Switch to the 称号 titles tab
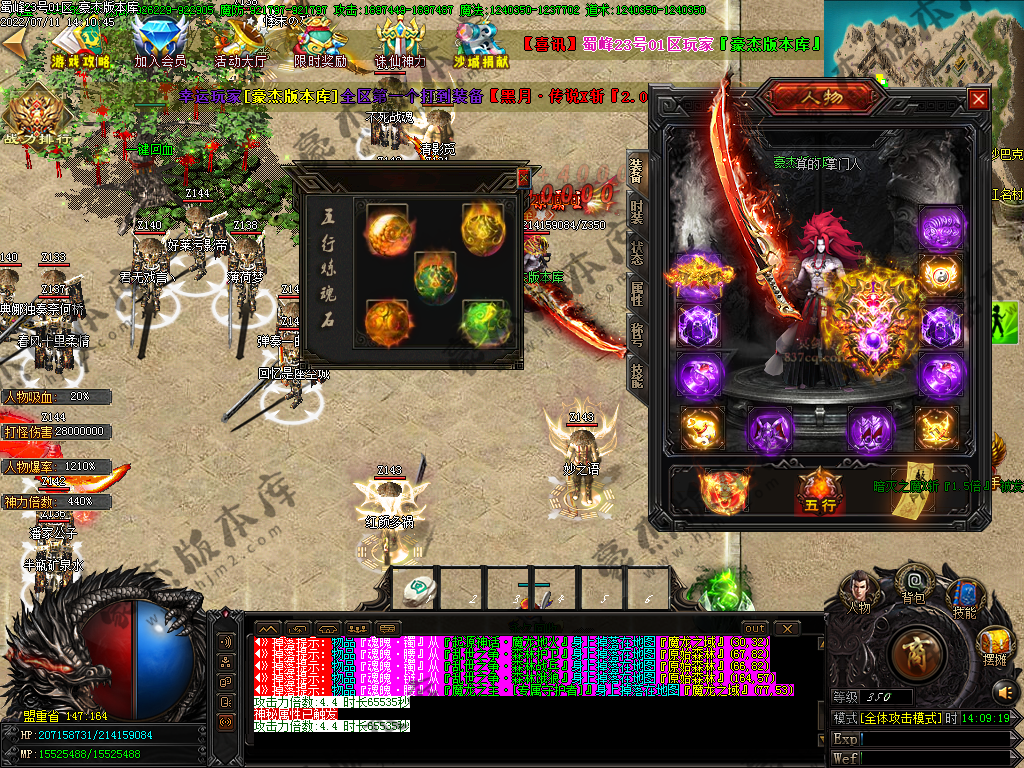The image size is (1024, 768). tap(637, 332)
